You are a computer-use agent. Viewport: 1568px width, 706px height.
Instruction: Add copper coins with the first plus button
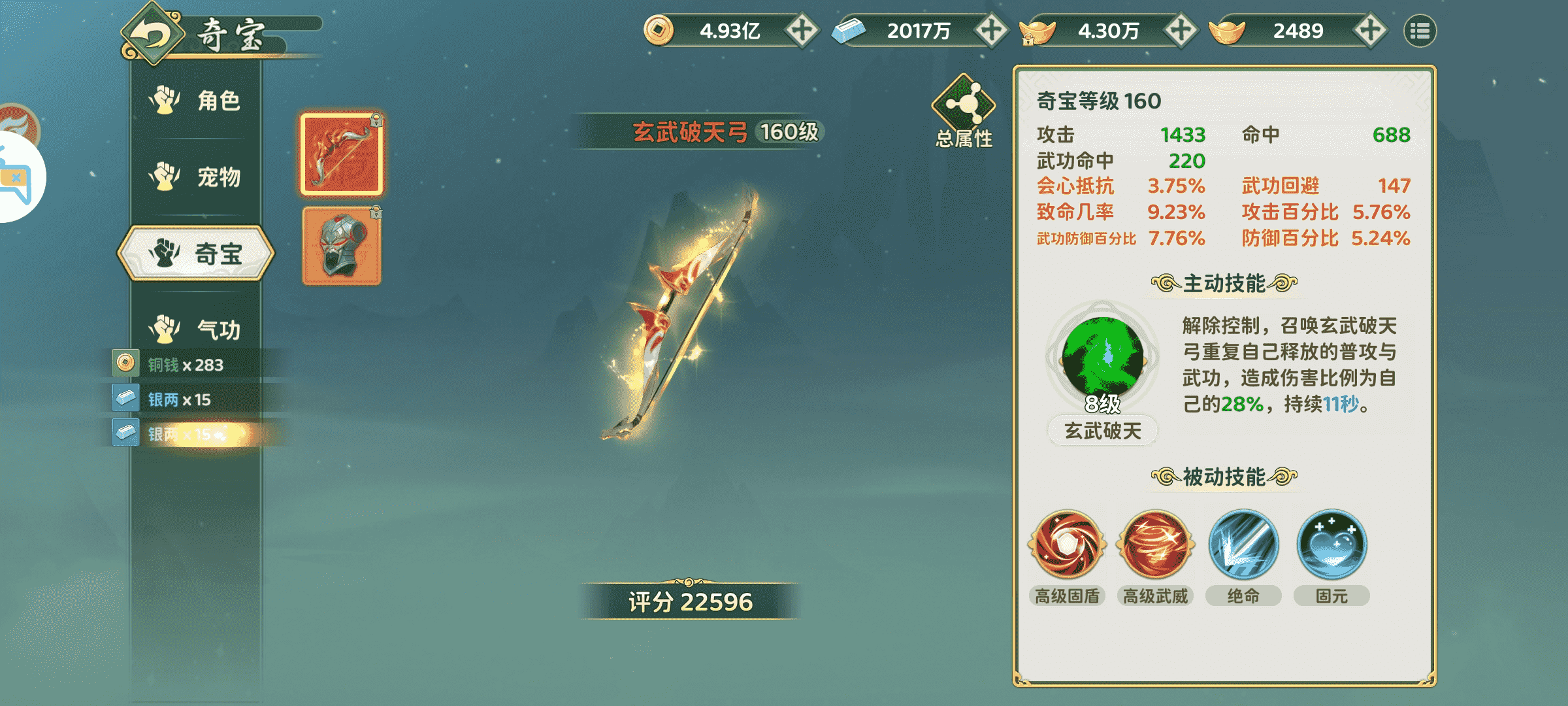click(802, 31)
